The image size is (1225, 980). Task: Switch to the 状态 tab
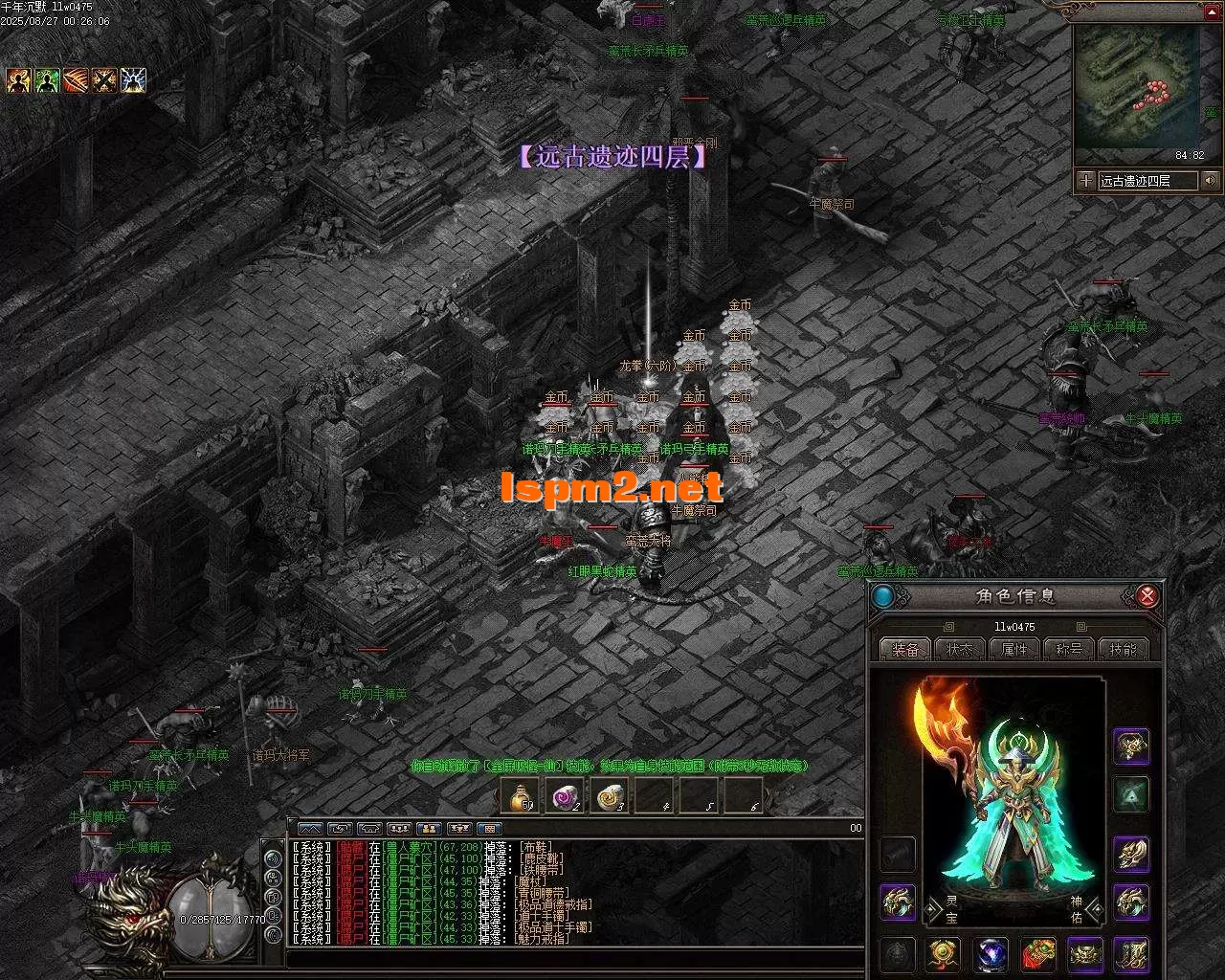pyautogui.click(x=960, y=649)
